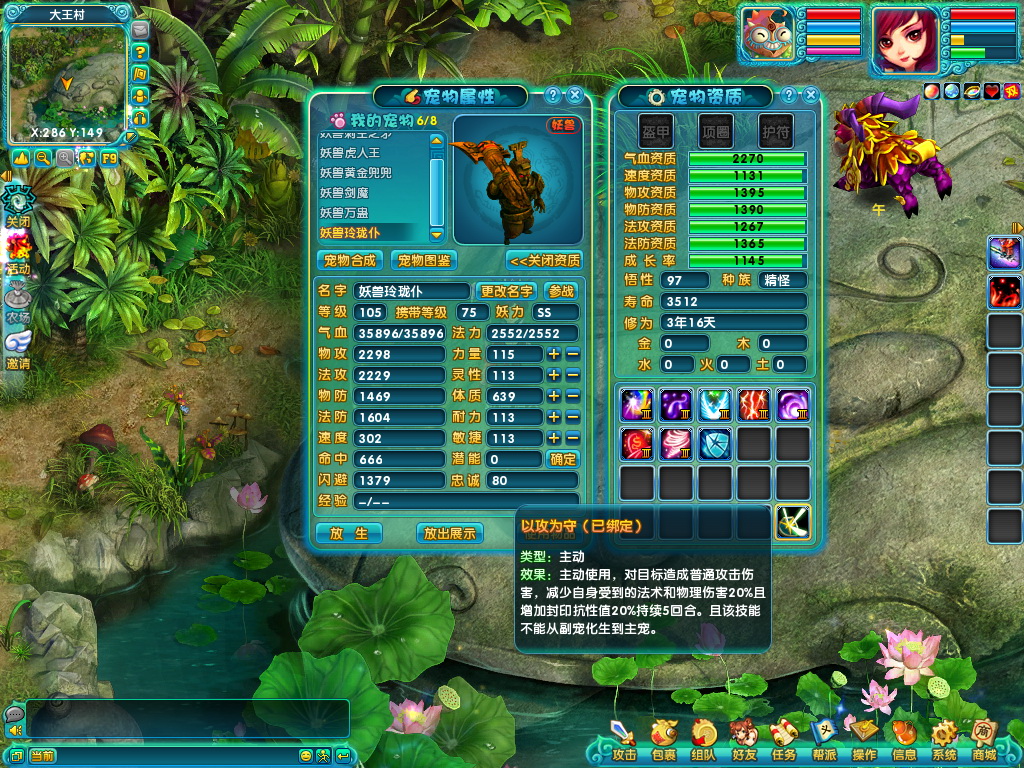Open the 宠物图鉴 pet encyclopedia
This screenshot has height=768, width=1024.
(x=424, y=261)
